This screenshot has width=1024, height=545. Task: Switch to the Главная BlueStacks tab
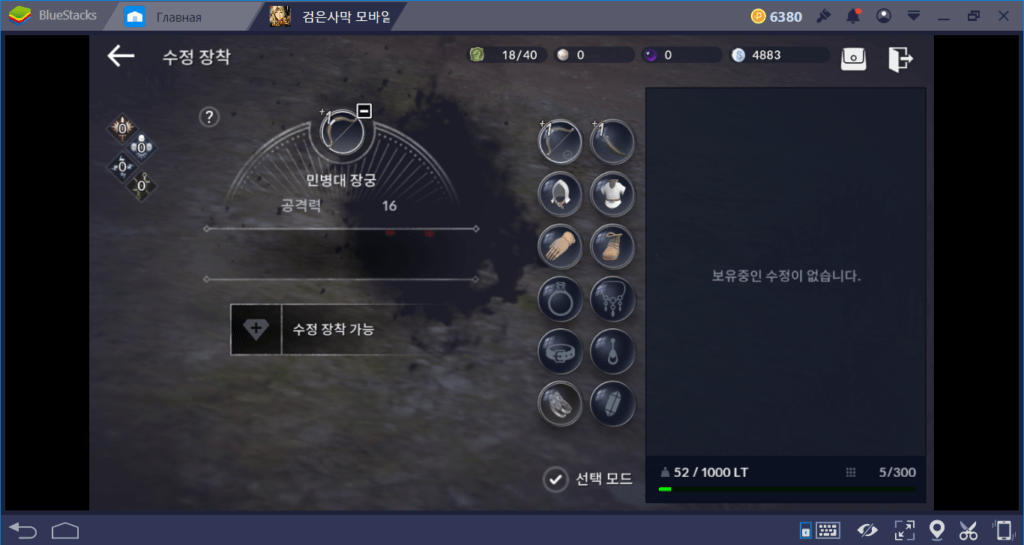pyautogui.click(x=167, y=16)
